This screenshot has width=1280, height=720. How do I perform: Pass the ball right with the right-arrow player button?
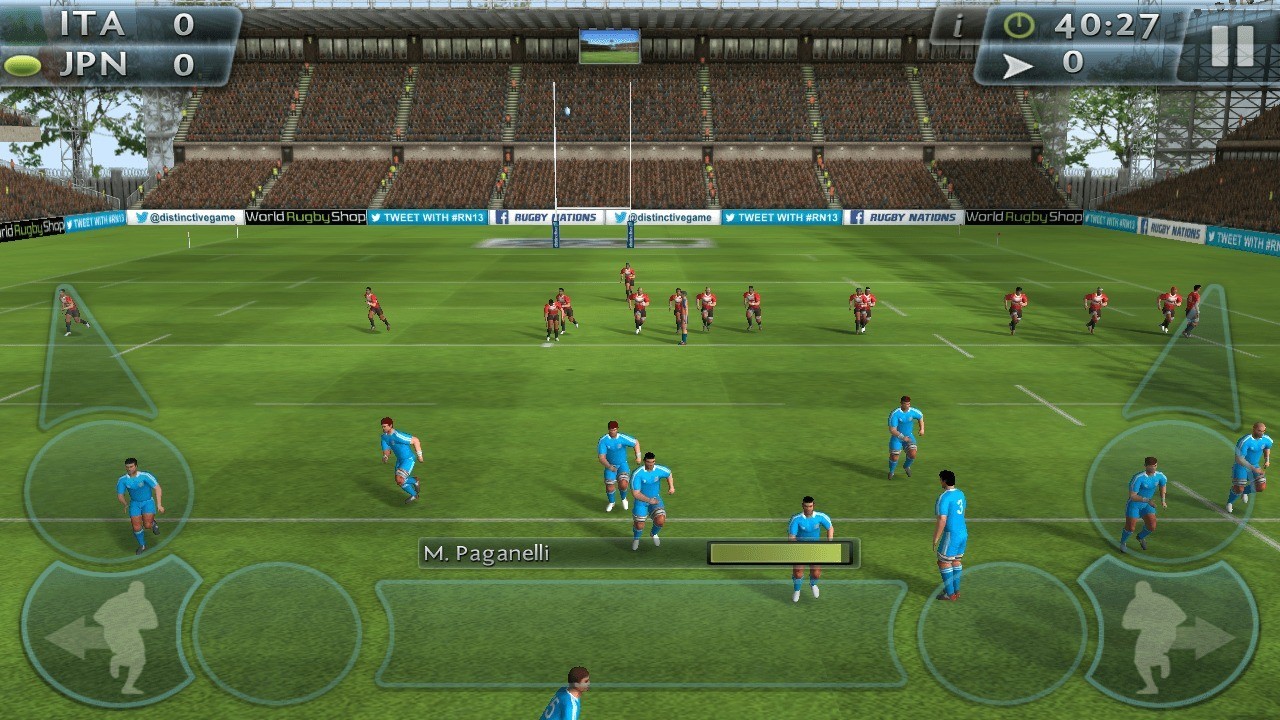click(x=1168, y=632)
